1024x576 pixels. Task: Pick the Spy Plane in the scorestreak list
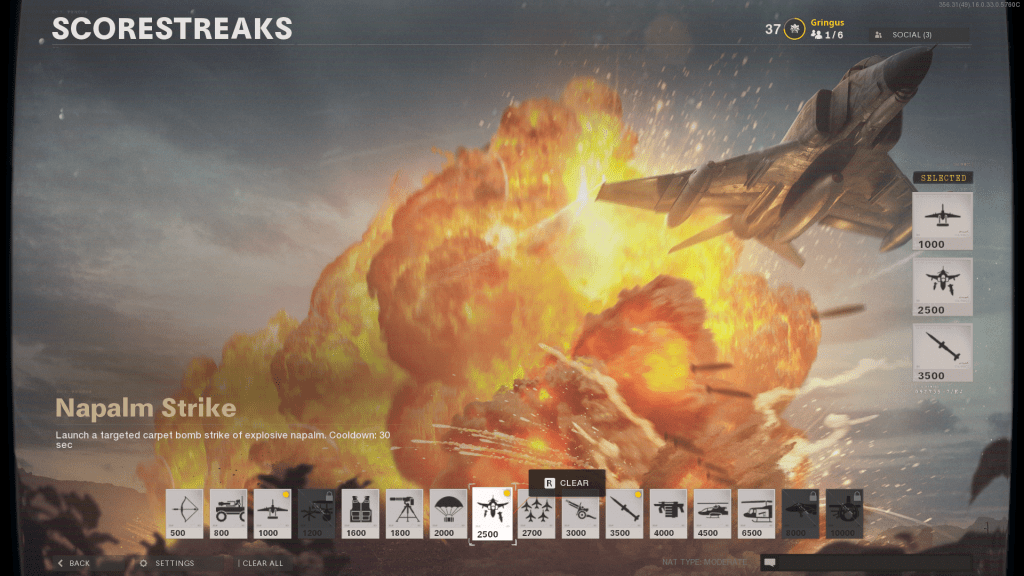click(272, 513)
